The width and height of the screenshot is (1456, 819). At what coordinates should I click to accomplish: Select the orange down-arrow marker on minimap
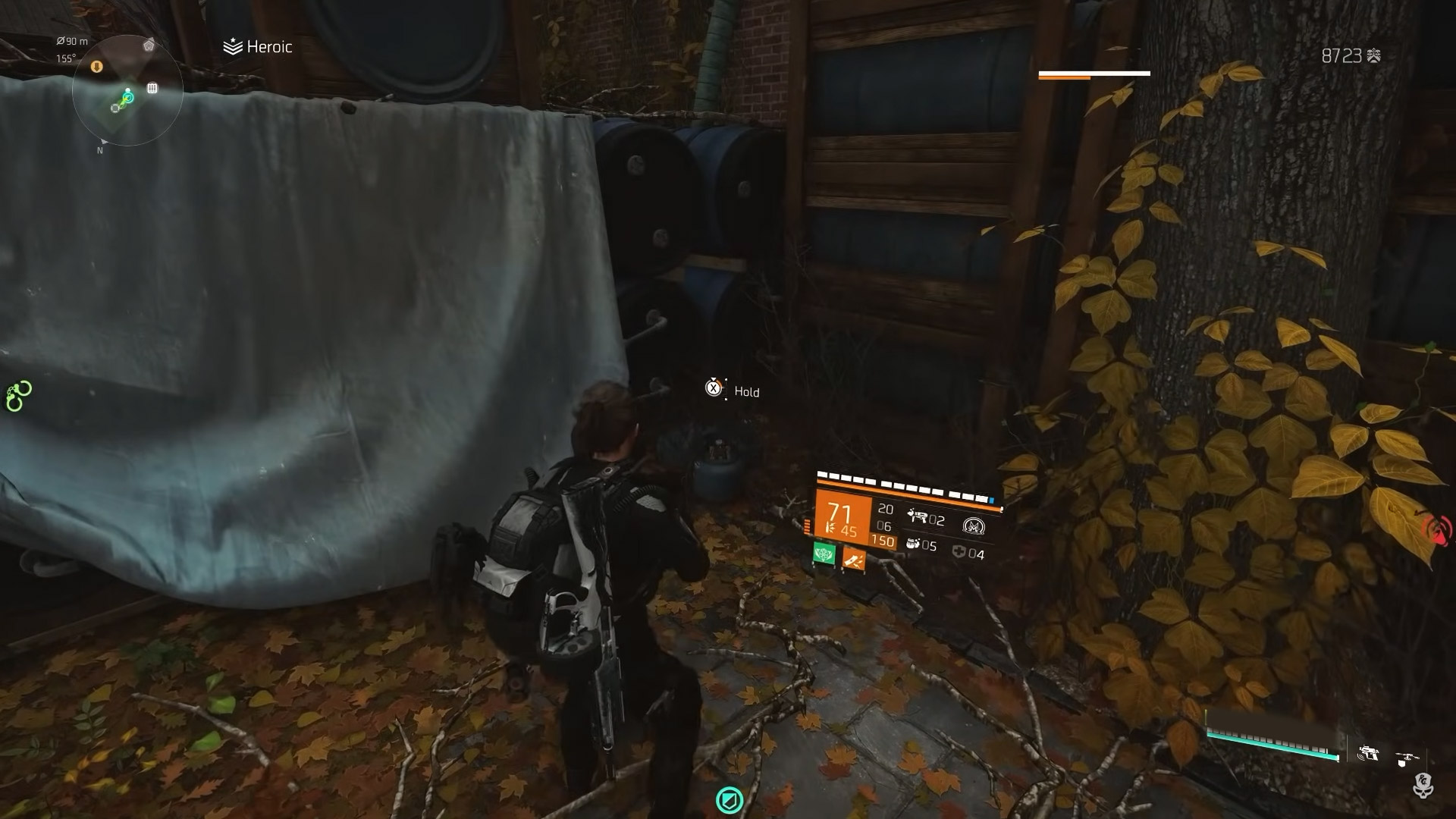click(x=96, y=67)
